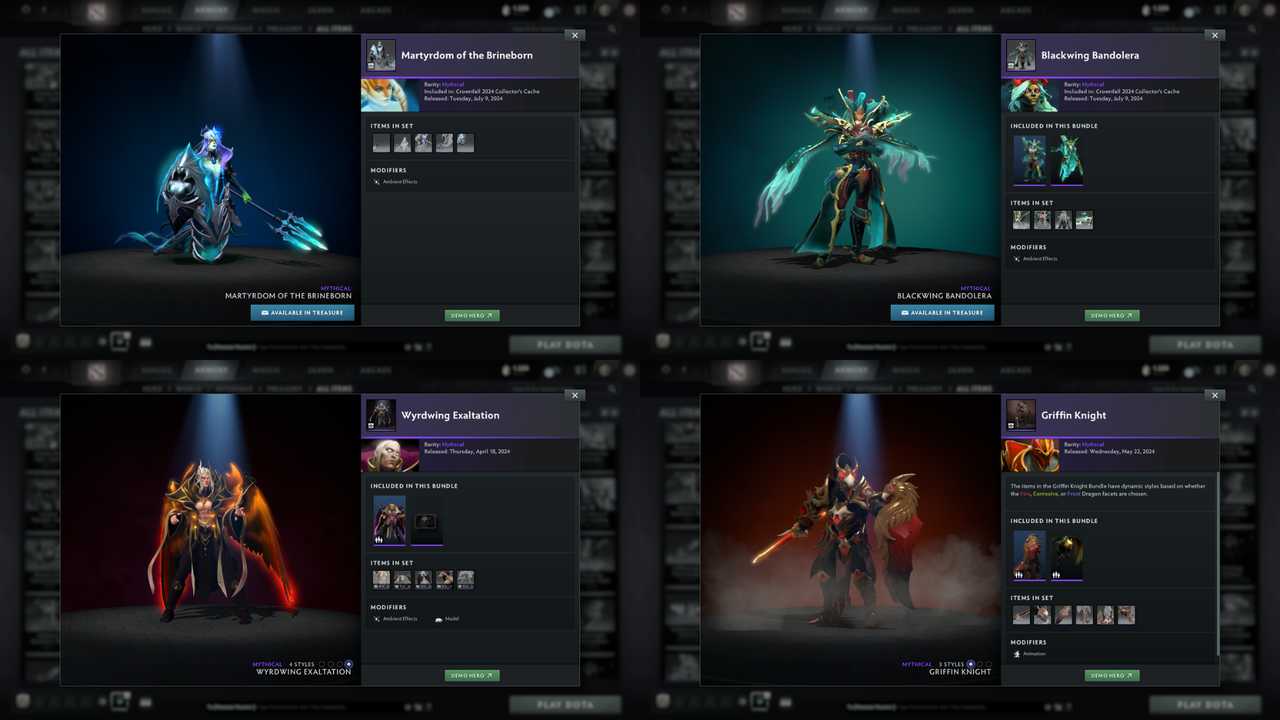Click the Martyrdom of the Brineborn hero portrait icon
The width and height of the screenshot is (1280, 720).
[381, 55]
